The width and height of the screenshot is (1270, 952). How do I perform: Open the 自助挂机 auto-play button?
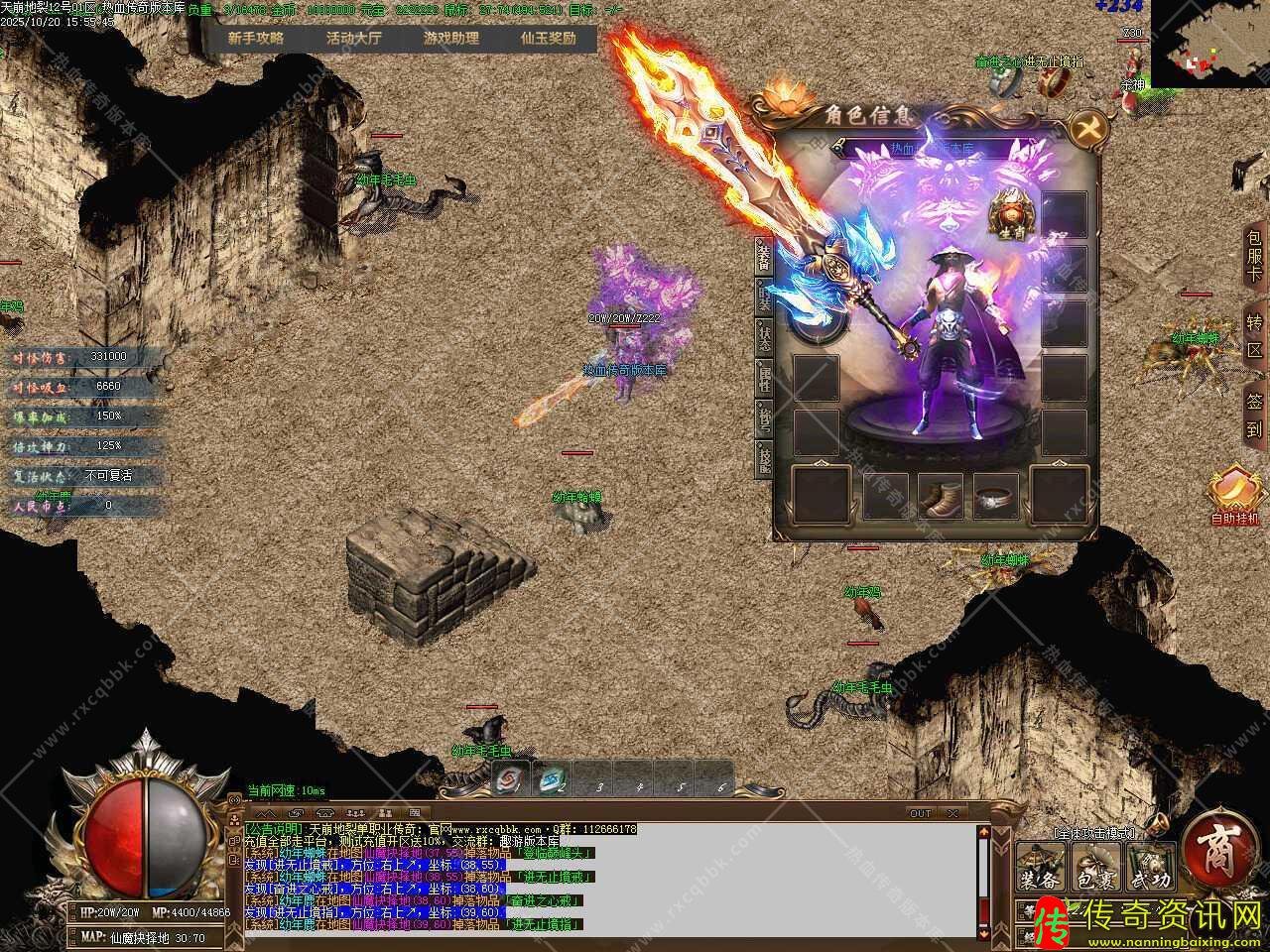pyautogui.click(x=1235, y=494)
